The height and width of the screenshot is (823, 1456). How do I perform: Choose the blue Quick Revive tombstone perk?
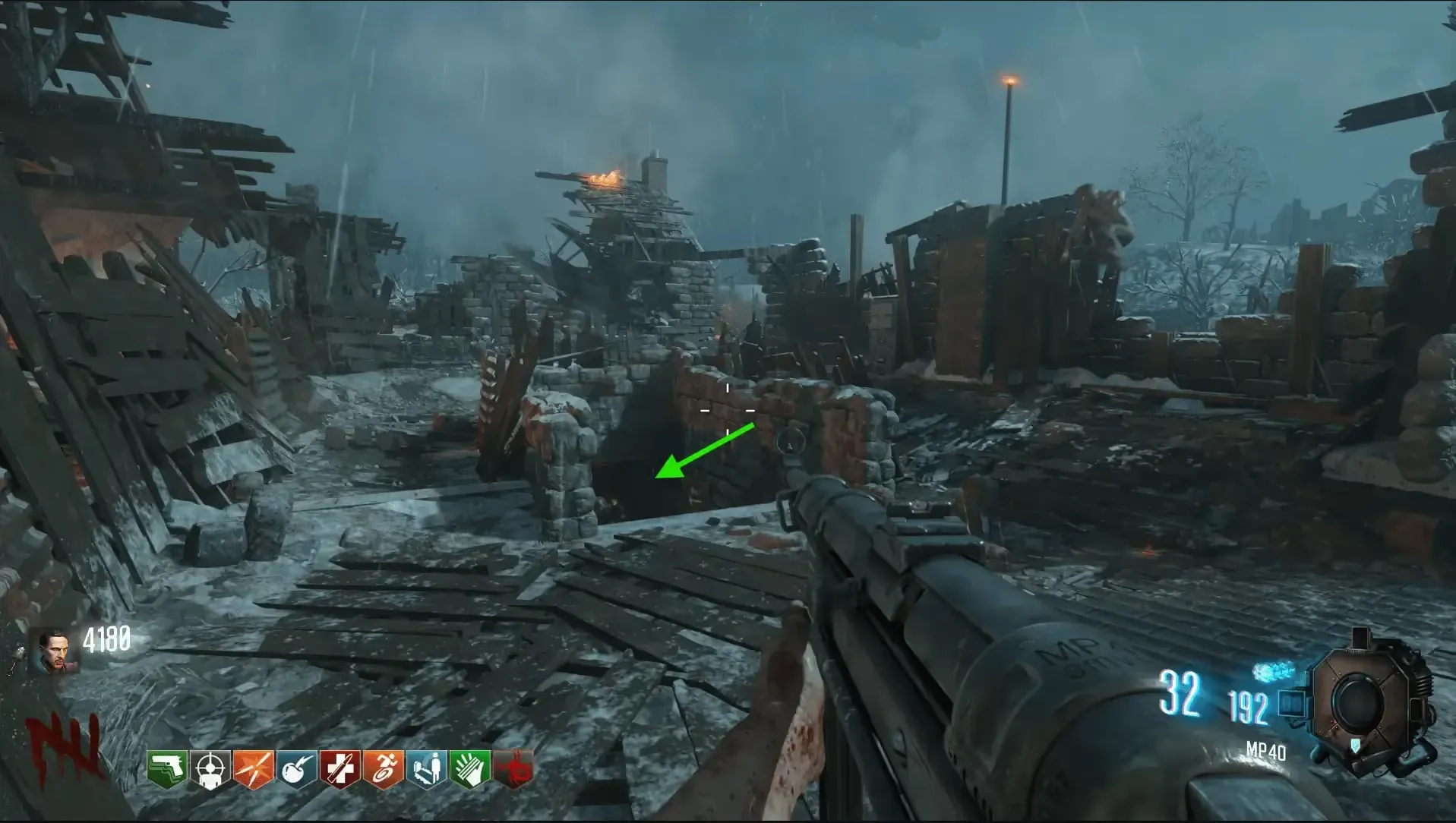[x=427, y=770]
